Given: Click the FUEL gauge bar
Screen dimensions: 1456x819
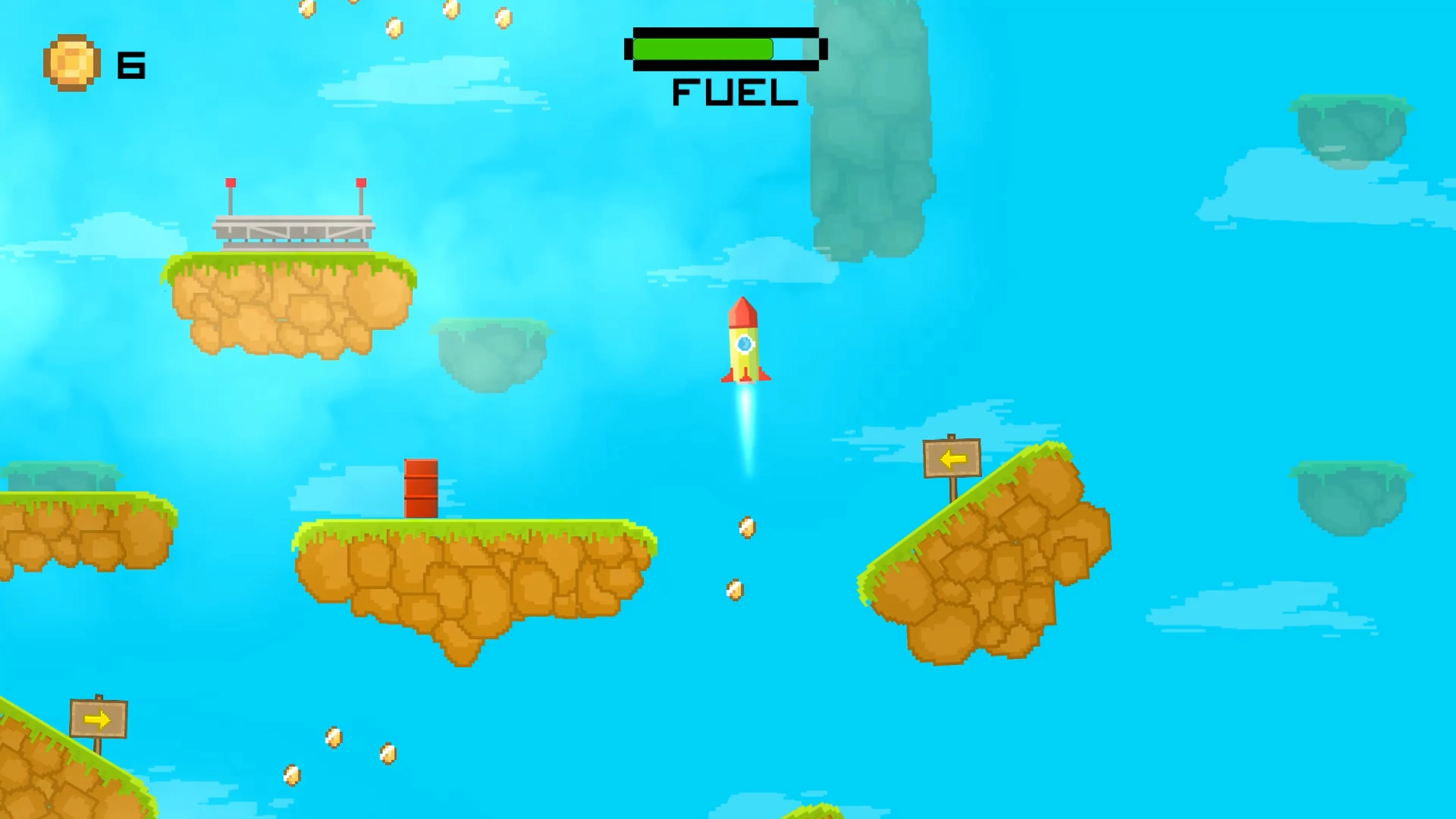Looking at the screenshot, I should pos(722,50).
